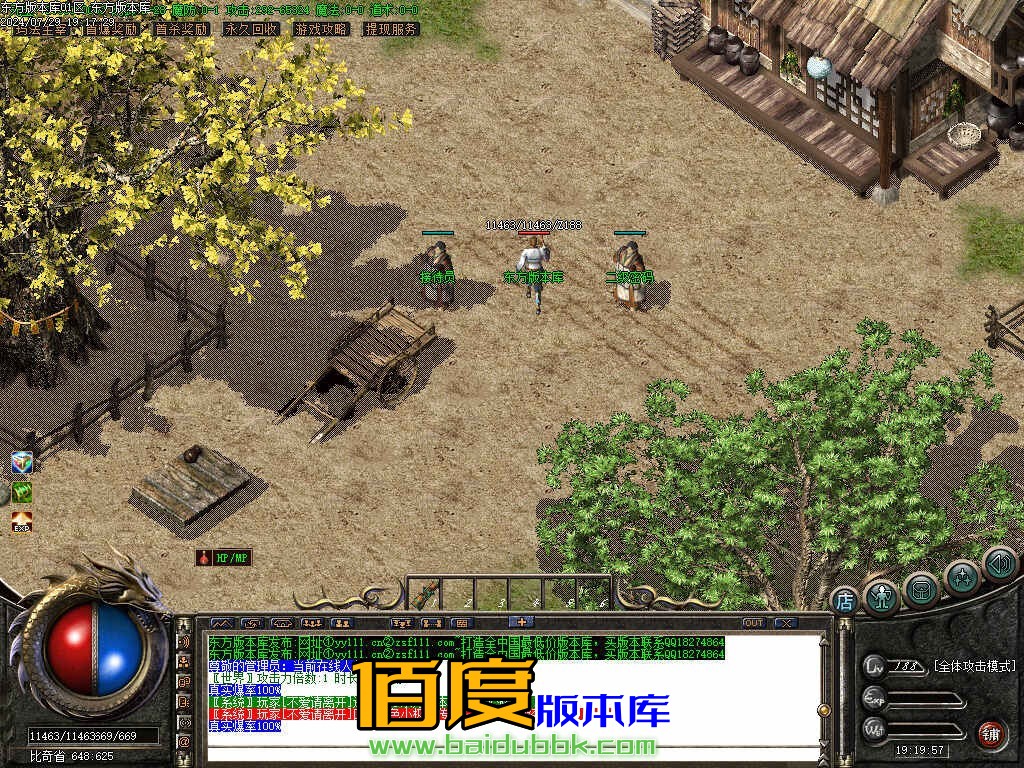Click the plus button on chat toolbar
The image size is (1024, 768).
click(x=520, y=623)
